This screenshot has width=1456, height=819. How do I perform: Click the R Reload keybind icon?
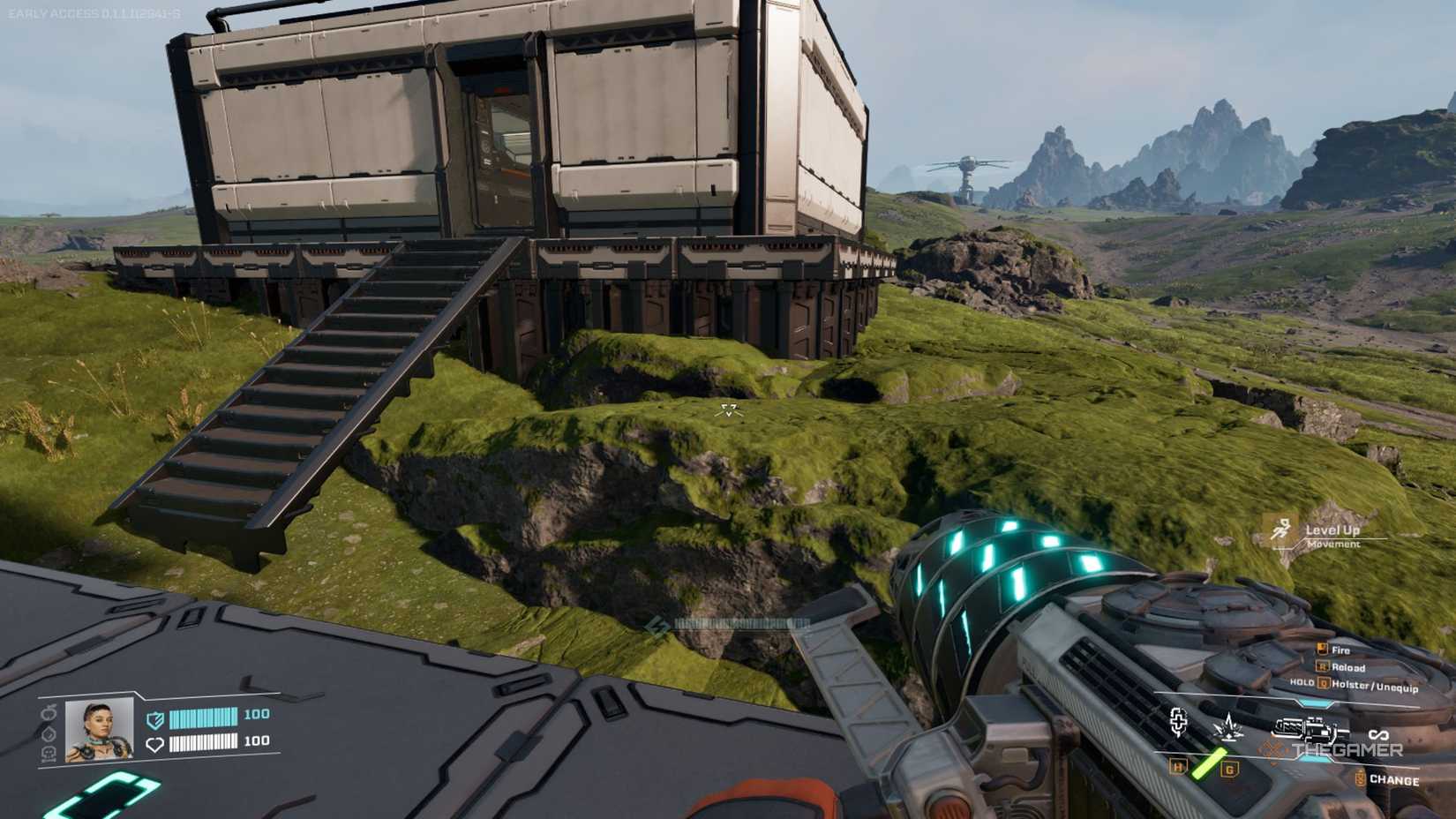1324,667
